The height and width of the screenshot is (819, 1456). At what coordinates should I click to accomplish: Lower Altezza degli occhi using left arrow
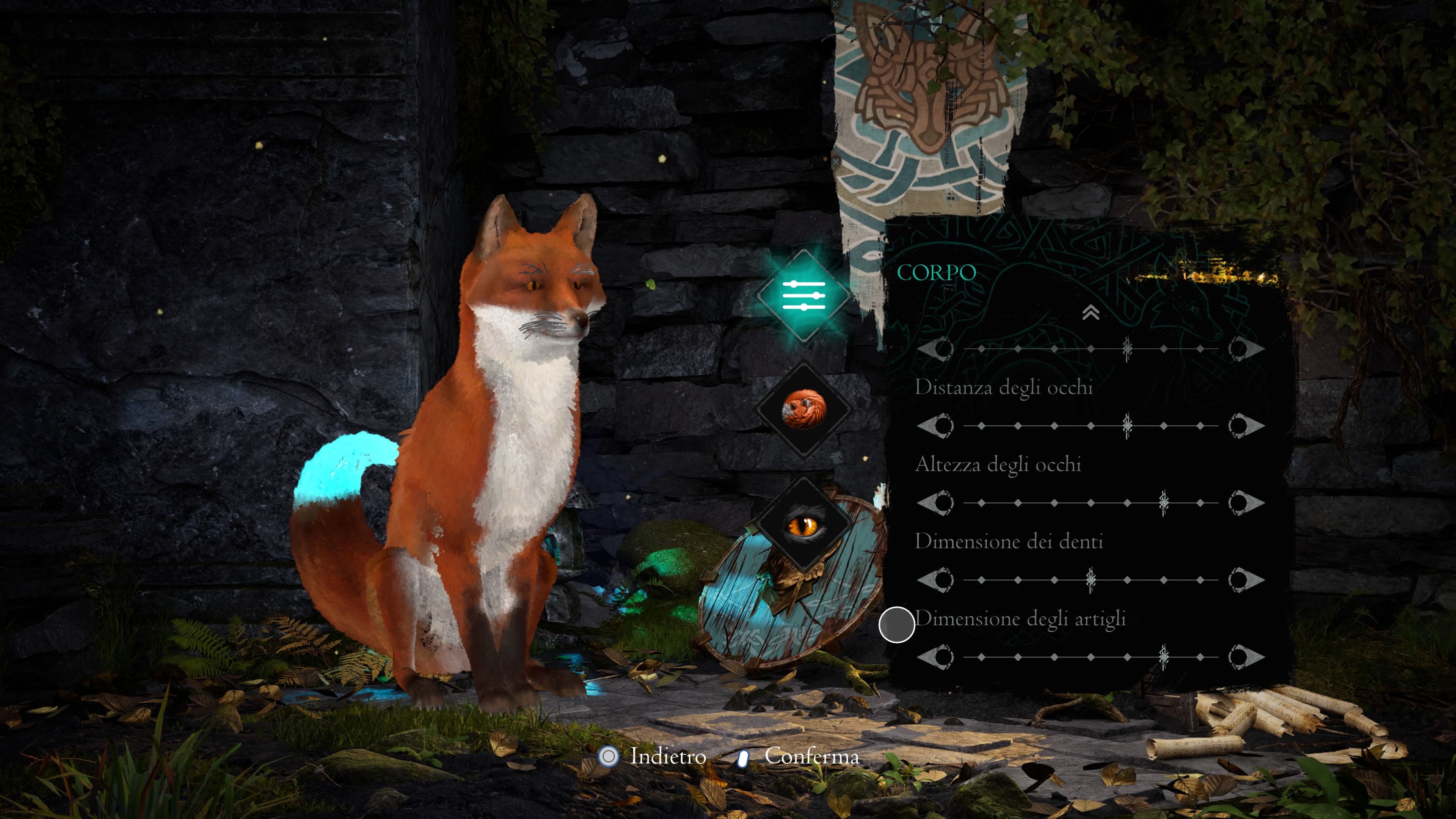point(935,502)
